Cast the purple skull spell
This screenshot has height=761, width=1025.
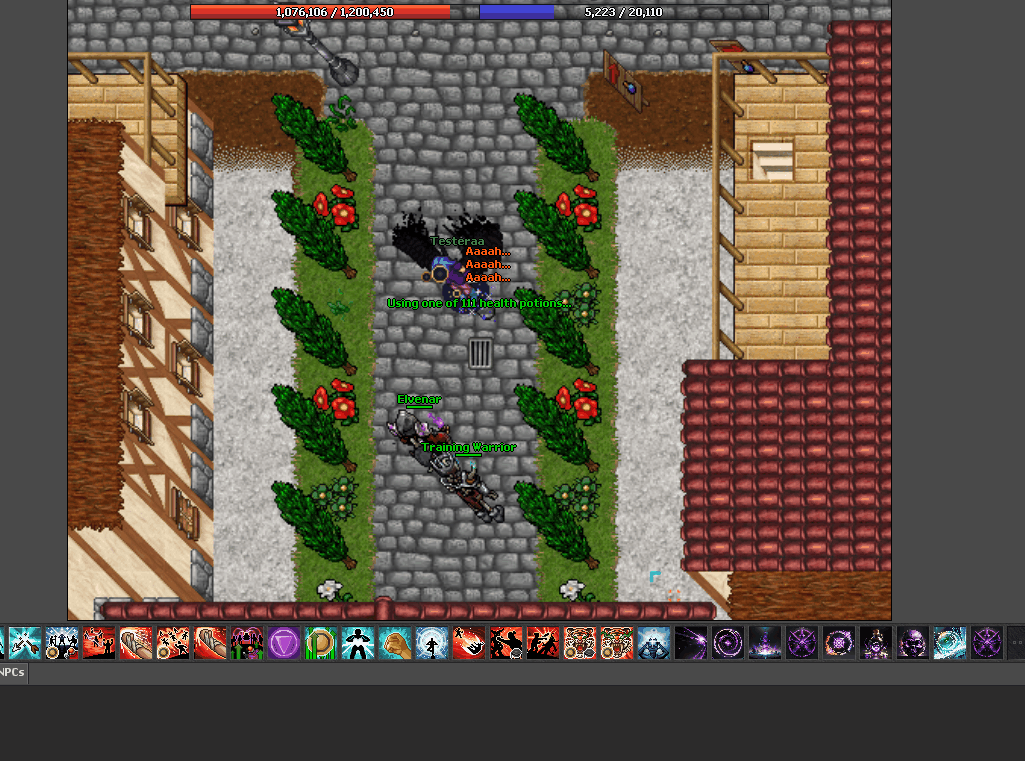click(x=912, y=643)
